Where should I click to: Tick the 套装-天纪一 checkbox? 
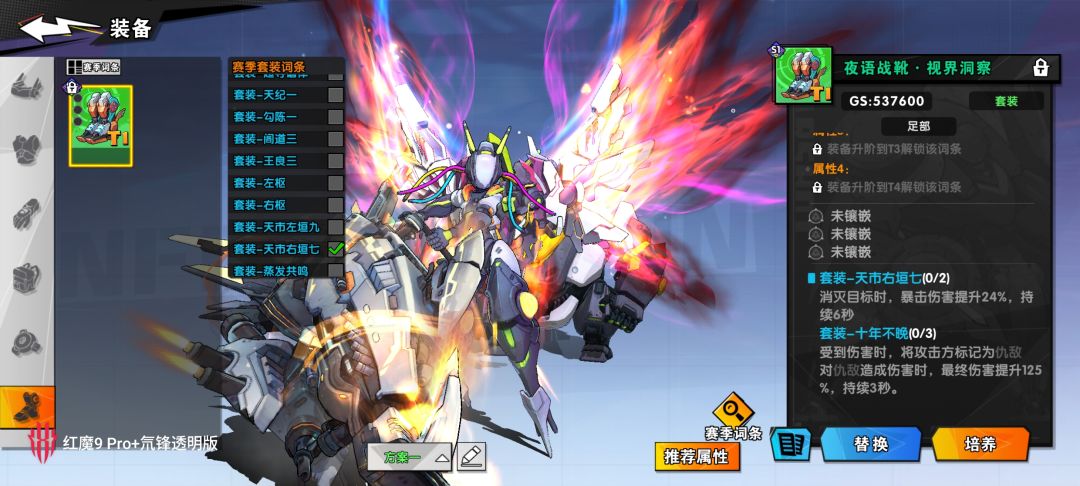335,95
